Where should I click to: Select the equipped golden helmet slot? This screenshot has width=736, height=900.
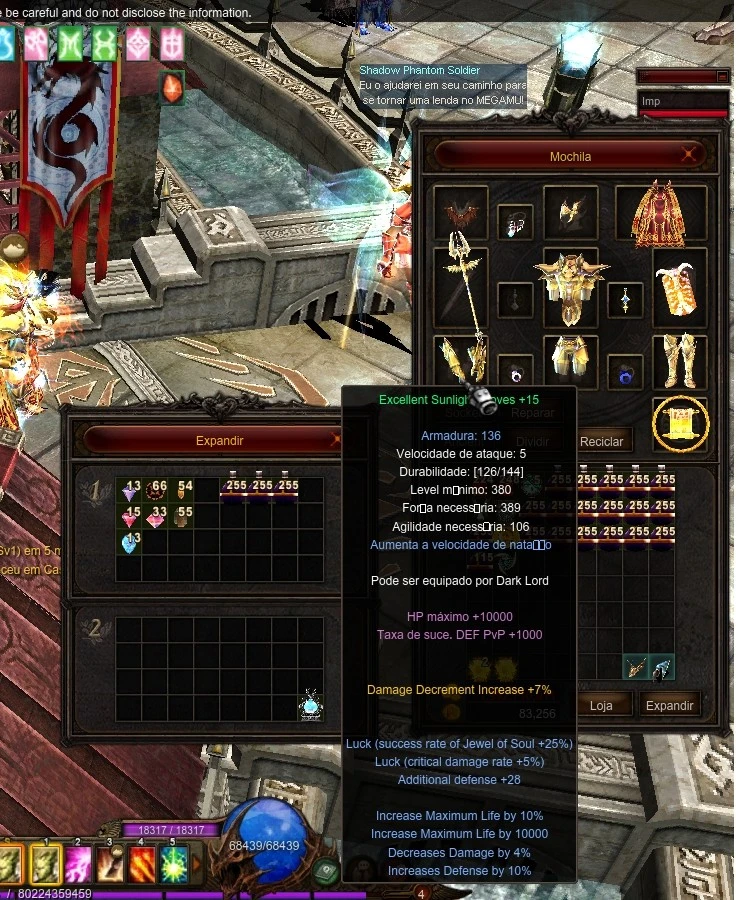pos(571,211)
